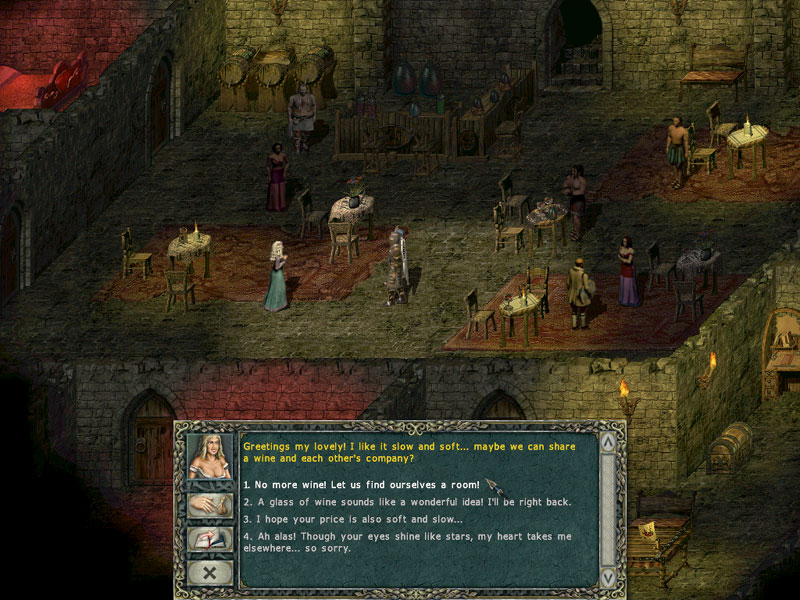Select the "glass of wine" reply option
This screenshot has height=600, width=800.
(407, 502)
